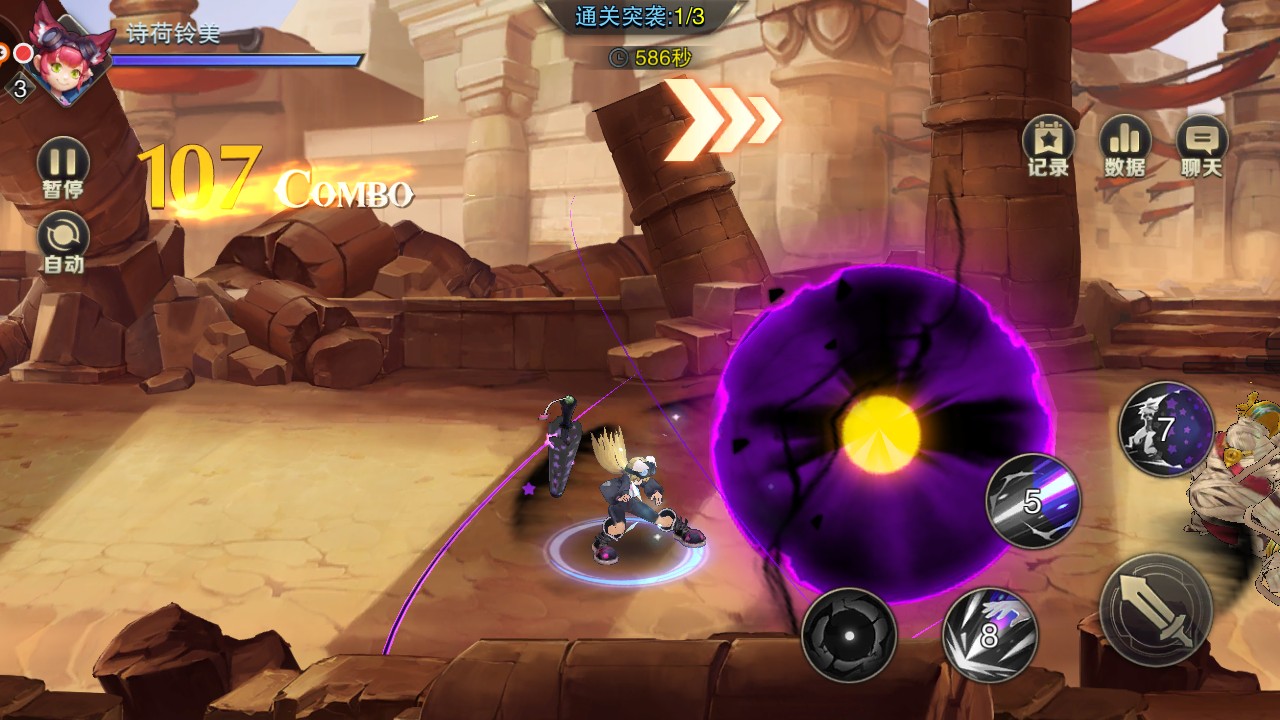Toggle the 自动 auto-battle button
The image size is (1280, 720).
63,242
